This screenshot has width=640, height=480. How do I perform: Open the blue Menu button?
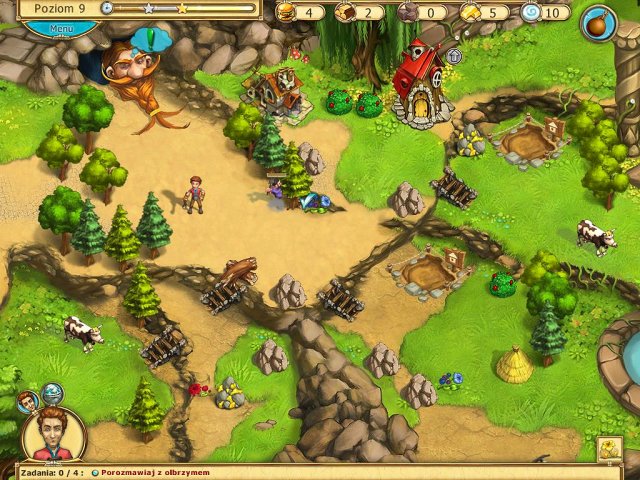[x=60, y=28]
